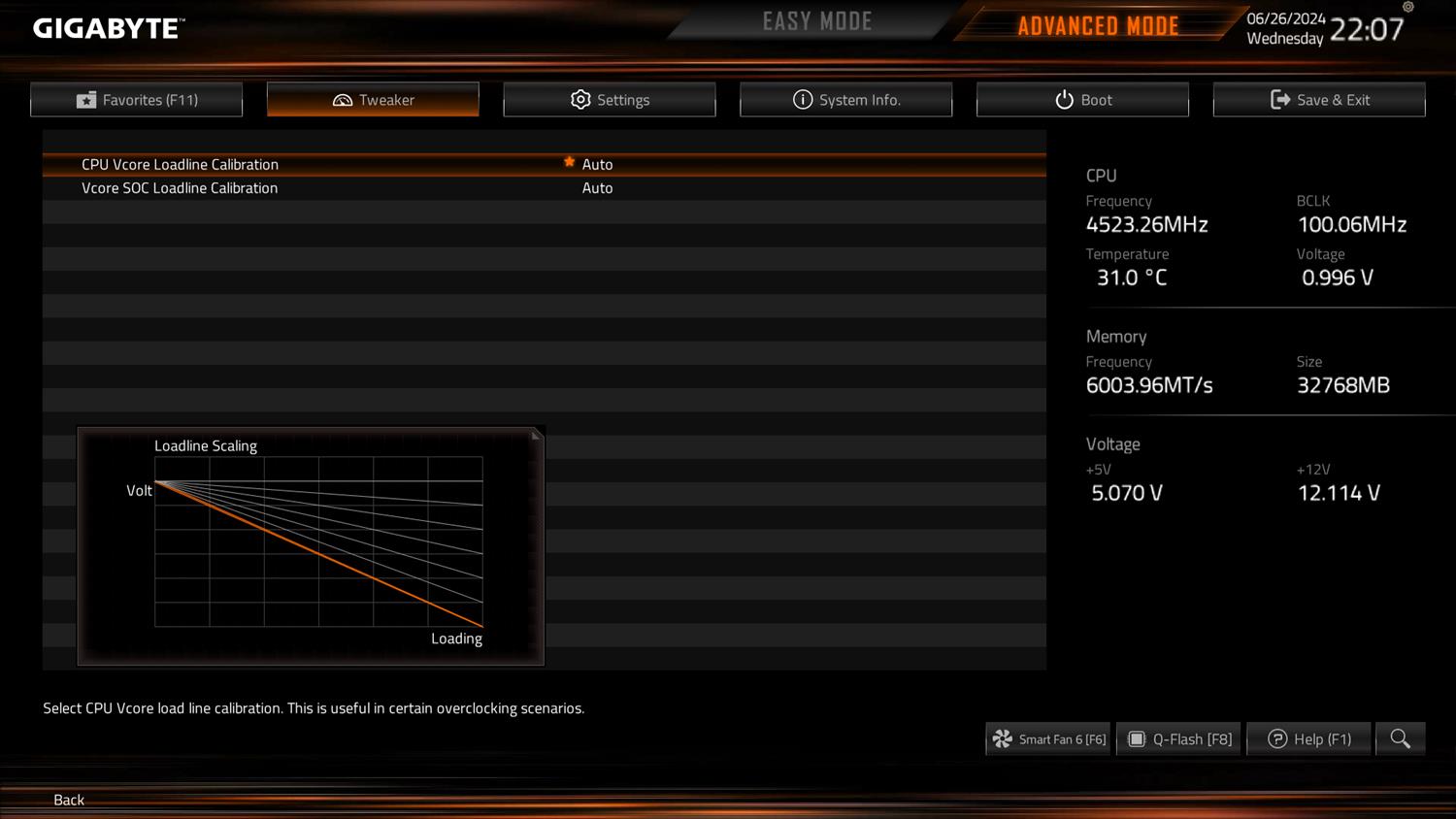This screenshot has height=819, width=1456.
Task: Open the Save & Exit tab
Action: tap(1319, 100)
